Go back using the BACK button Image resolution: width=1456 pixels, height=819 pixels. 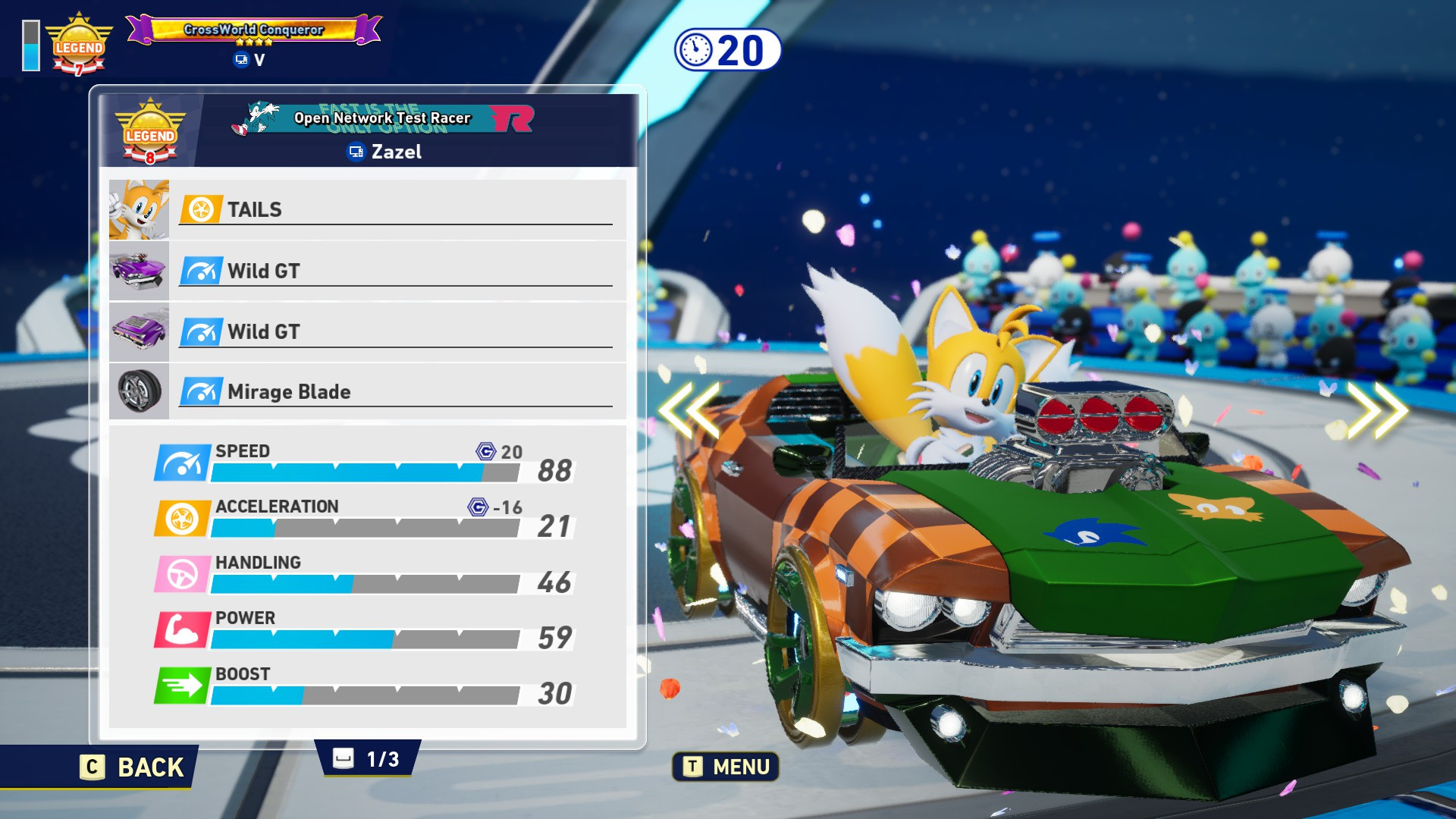point(133,767)
